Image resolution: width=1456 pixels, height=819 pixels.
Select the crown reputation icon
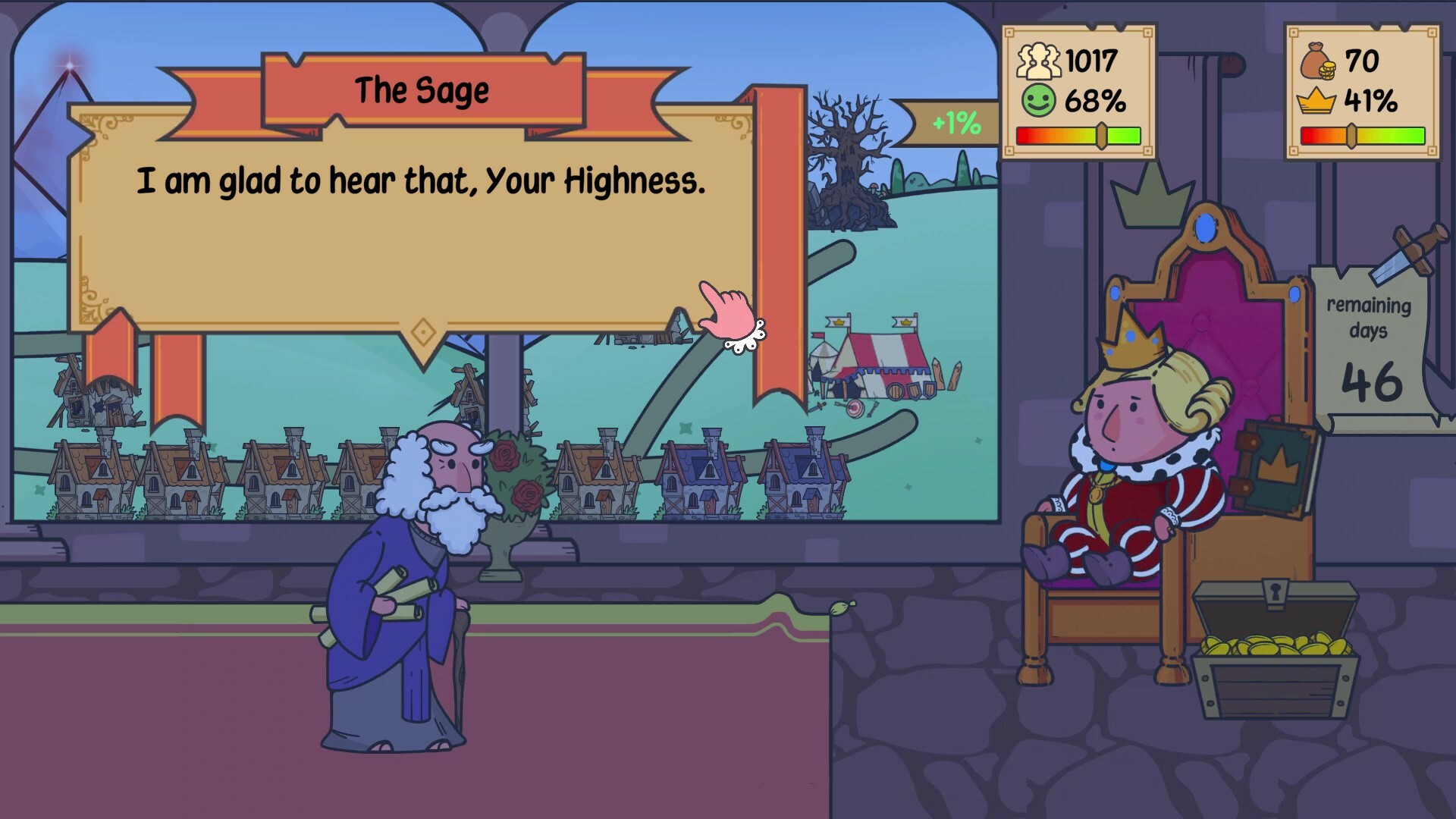click(x=1317, y=99)
